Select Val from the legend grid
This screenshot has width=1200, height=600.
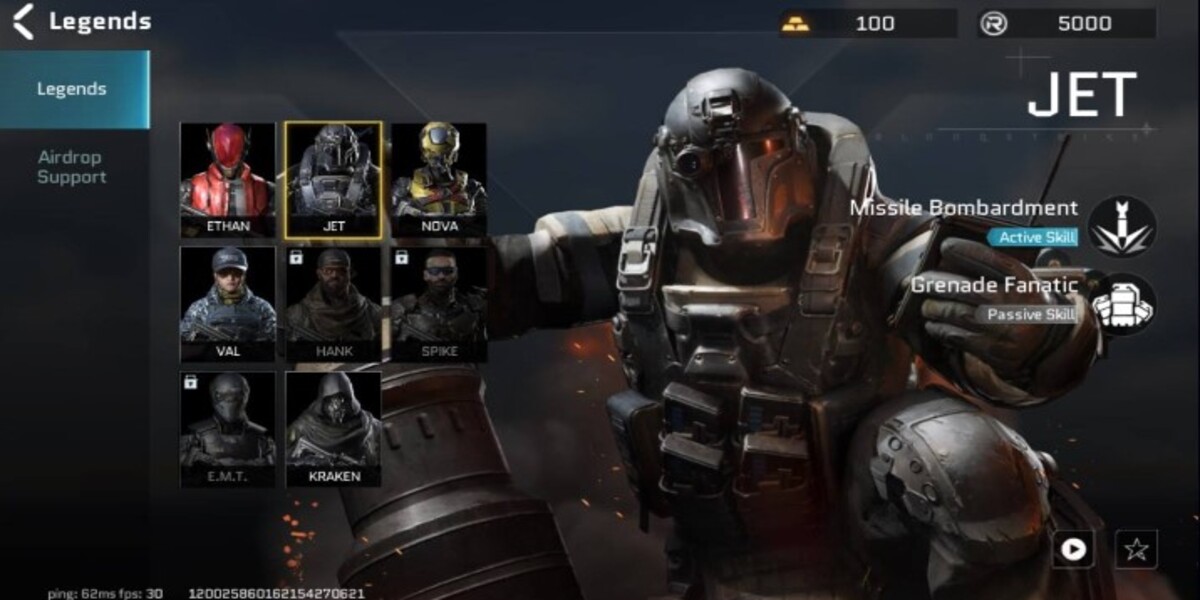[x=228, y=304]
